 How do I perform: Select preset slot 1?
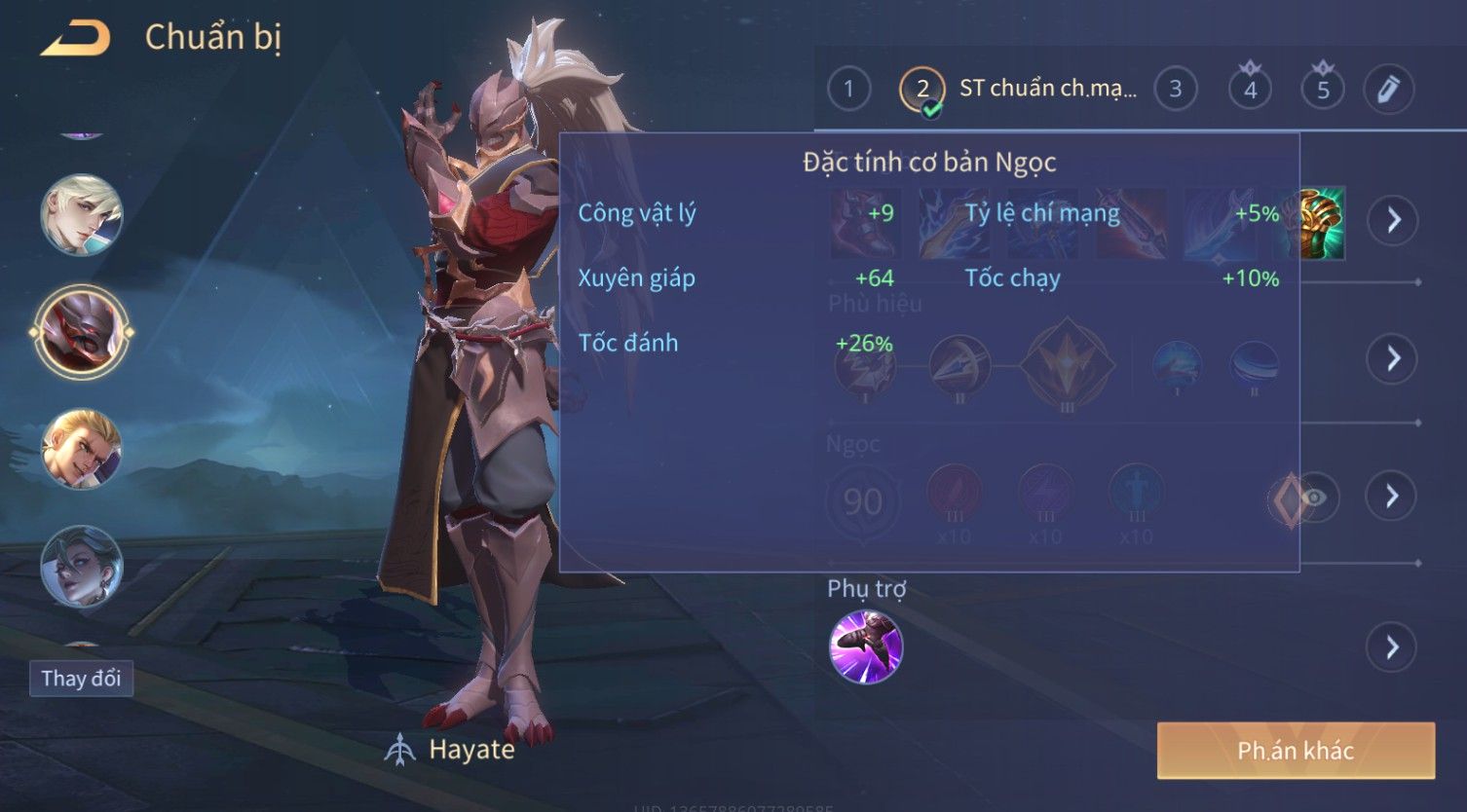click(848, 90)
